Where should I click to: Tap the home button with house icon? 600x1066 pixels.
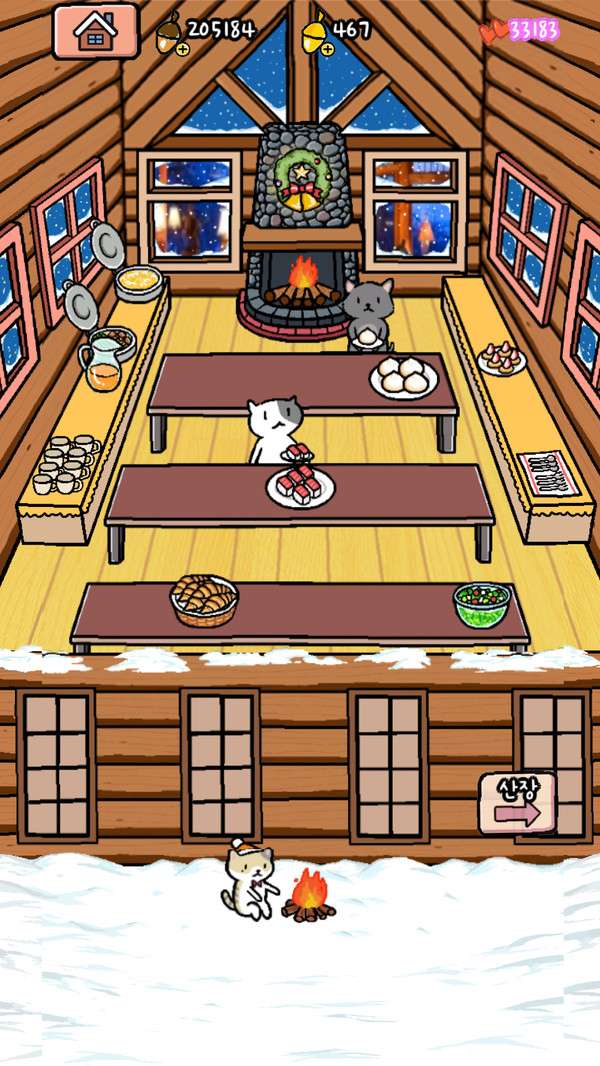coord(95,31)
